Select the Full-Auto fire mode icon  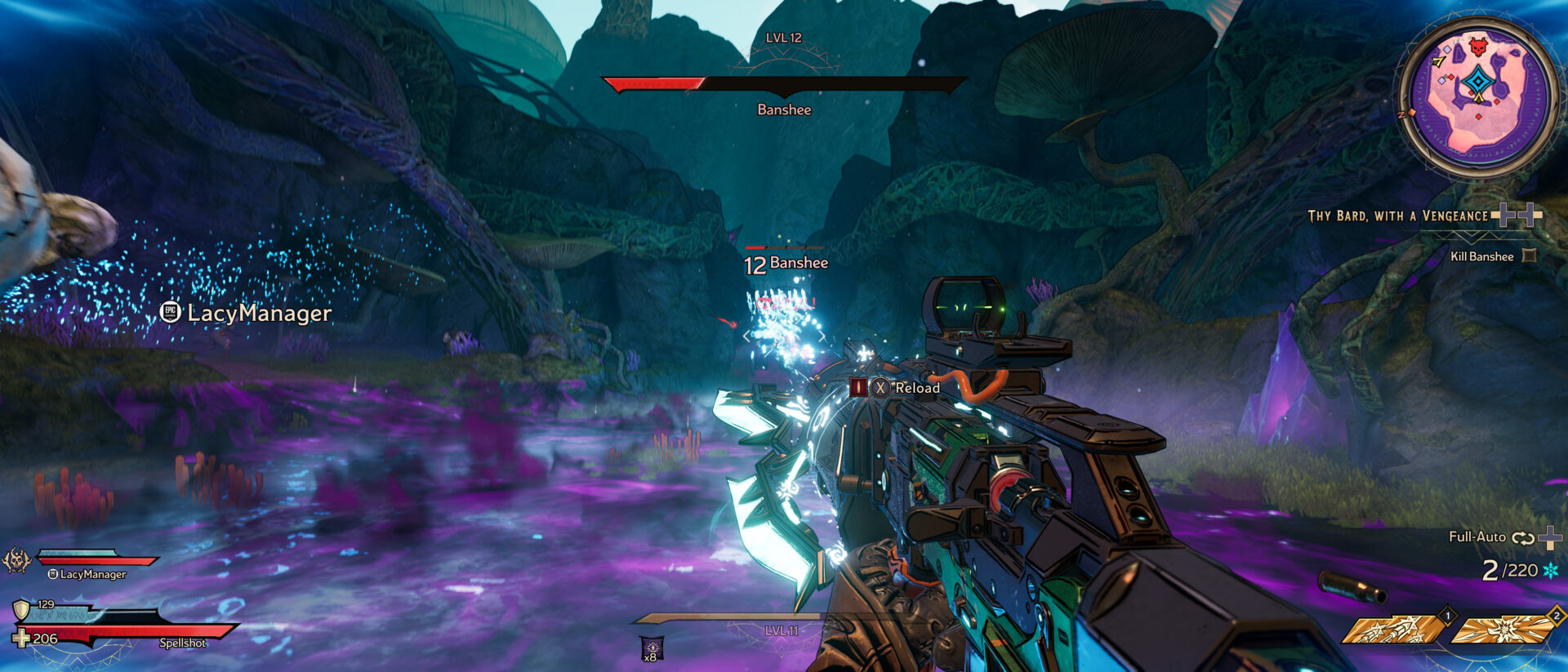[x=1524, y=537]
